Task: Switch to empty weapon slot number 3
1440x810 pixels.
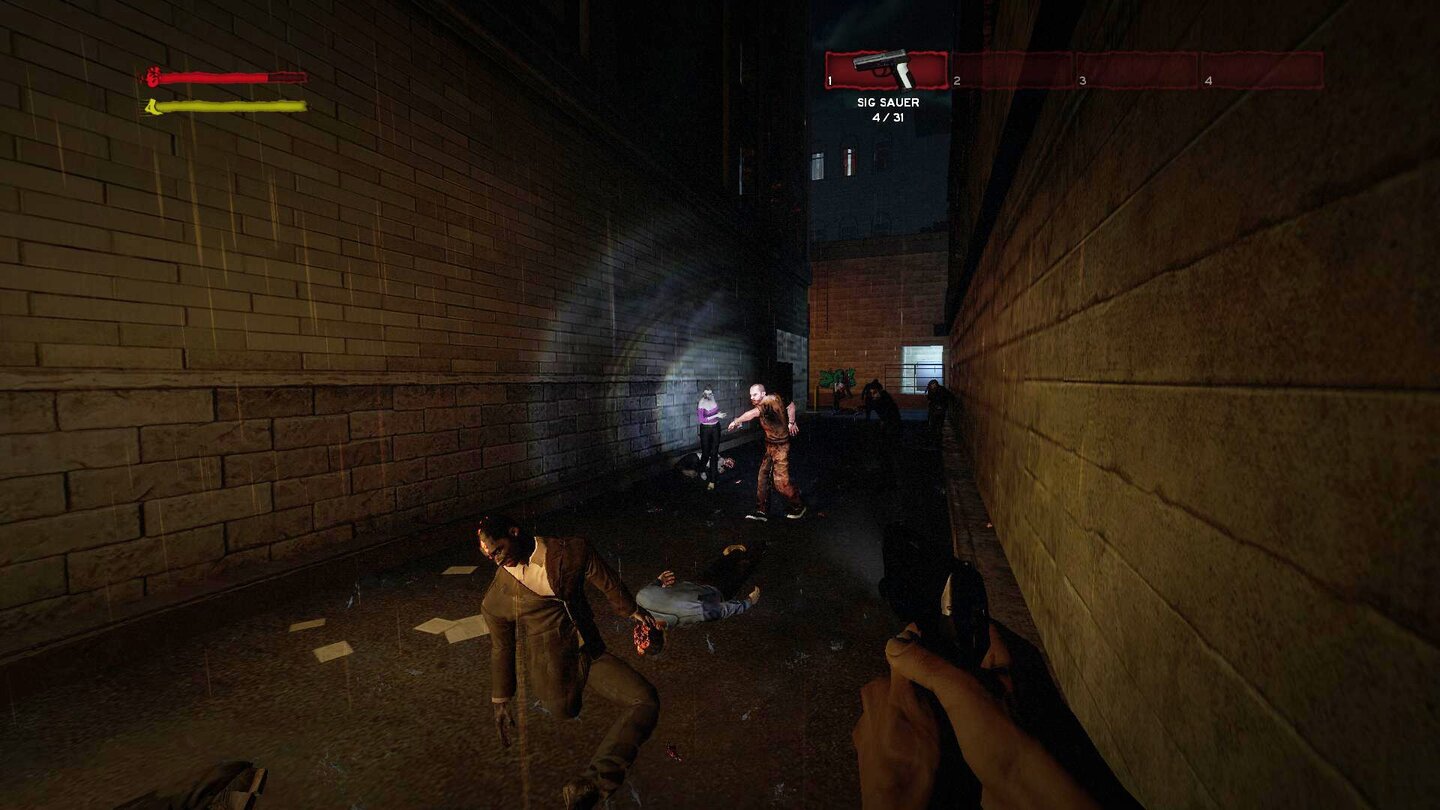Action: (1136, 70)
